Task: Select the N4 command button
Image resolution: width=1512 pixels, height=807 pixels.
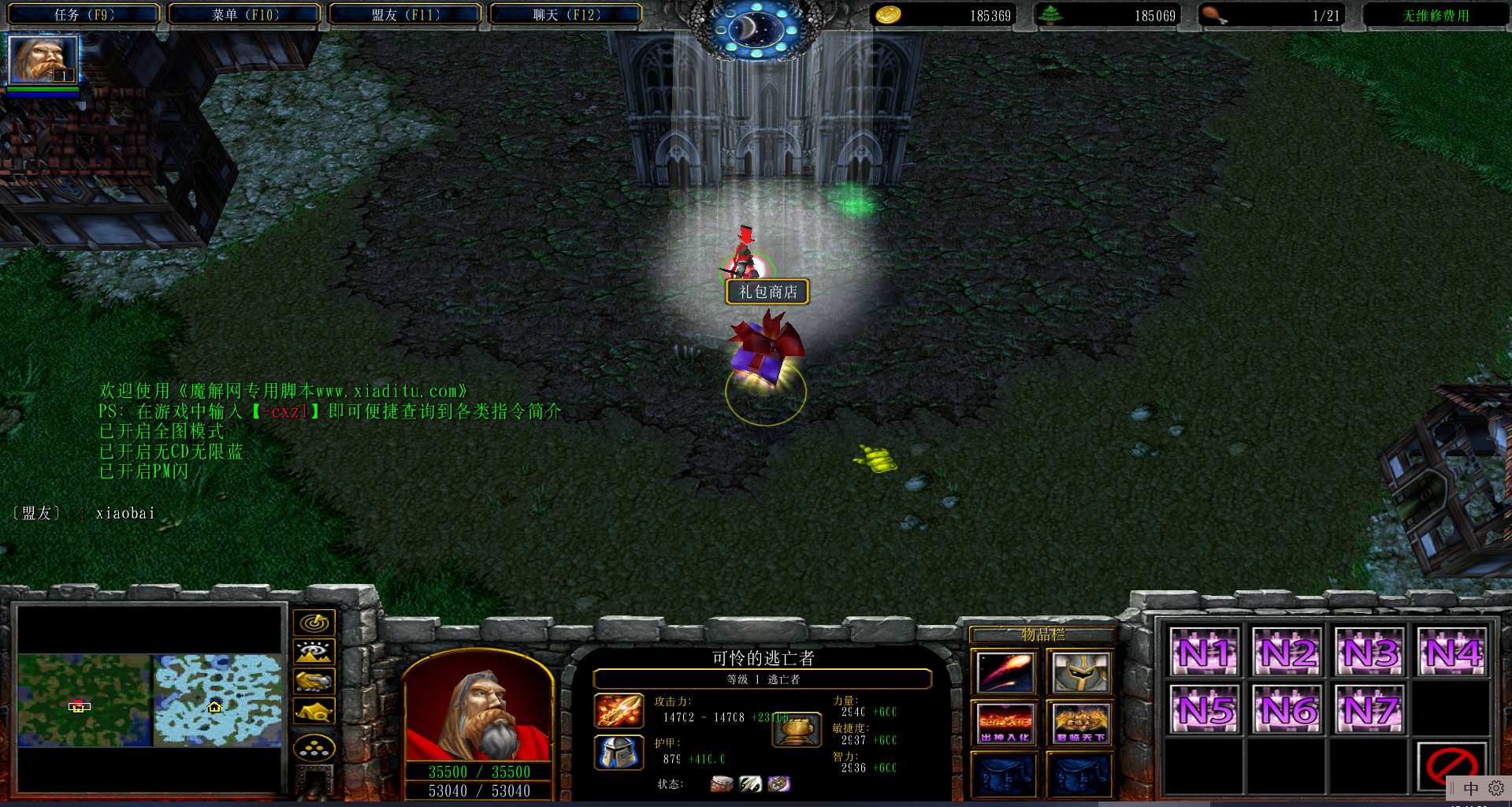Action: (x=1452, y=653)
